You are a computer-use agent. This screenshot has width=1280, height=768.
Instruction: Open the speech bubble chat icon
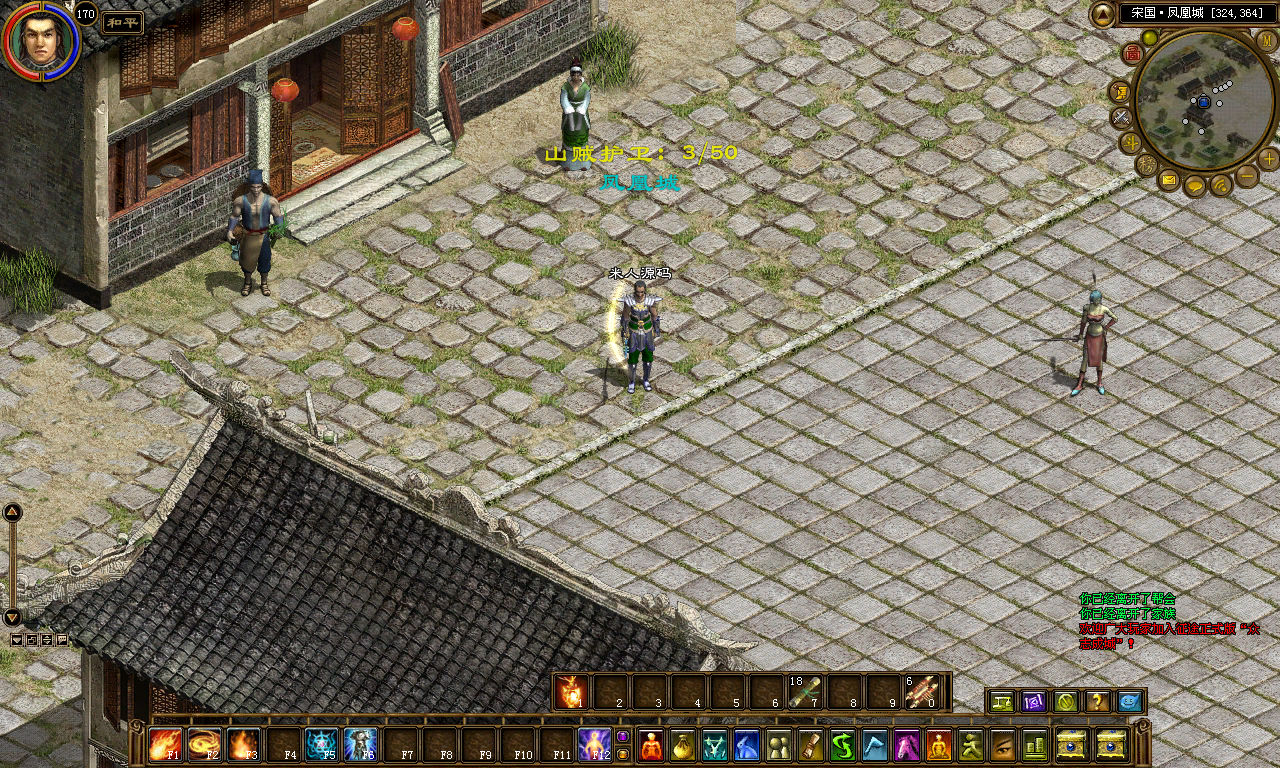[1195, 185]
